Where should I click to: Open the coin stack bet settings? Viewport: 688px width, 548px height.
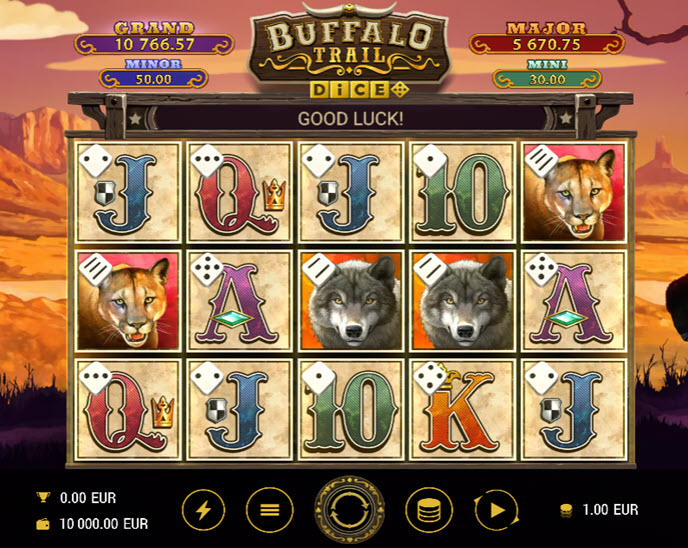[x=428, y=510]
